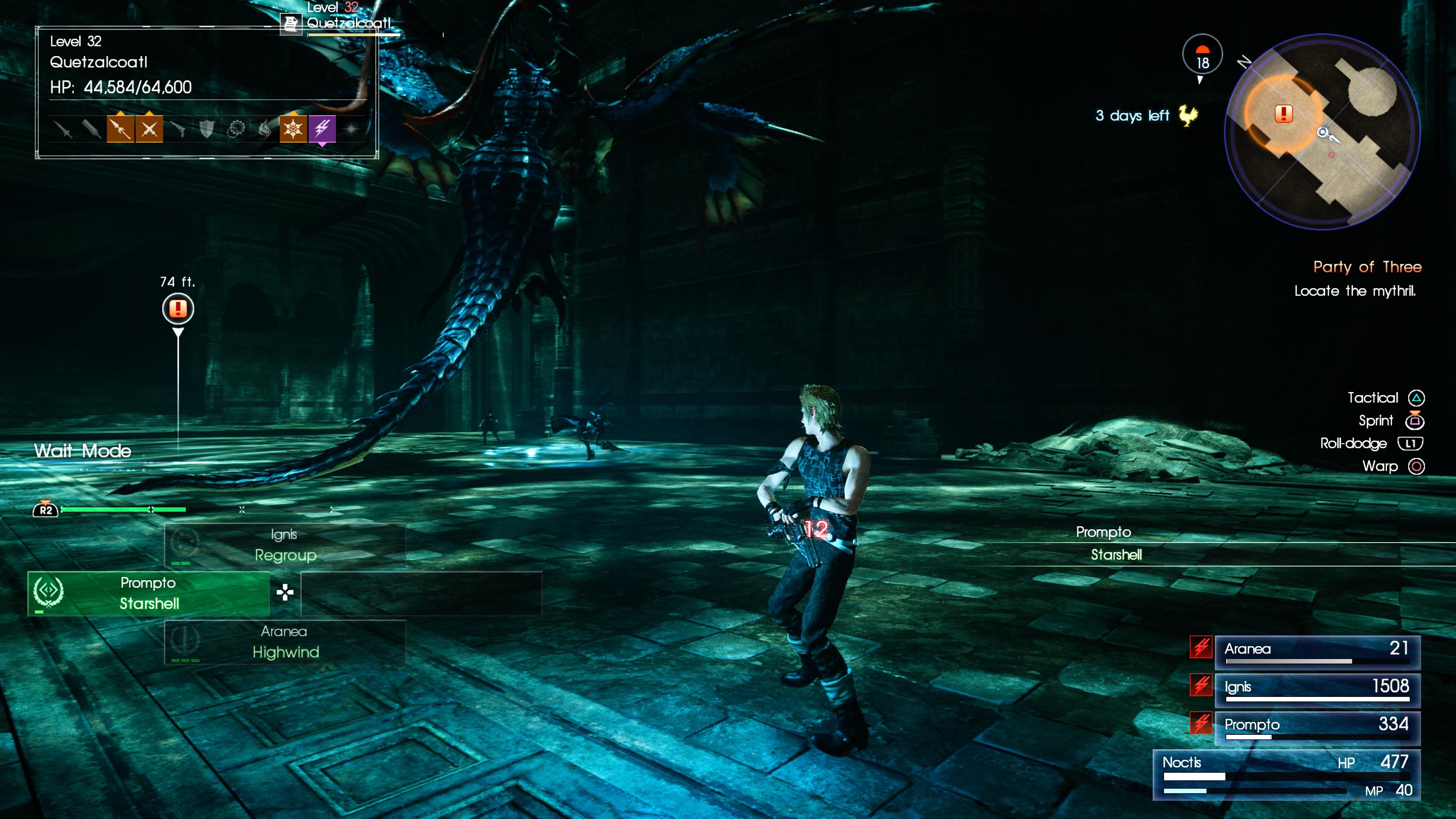Click the chocobo rental days-left icon
Viewport: 1456px width, 819px height.
coord(1188,115)
